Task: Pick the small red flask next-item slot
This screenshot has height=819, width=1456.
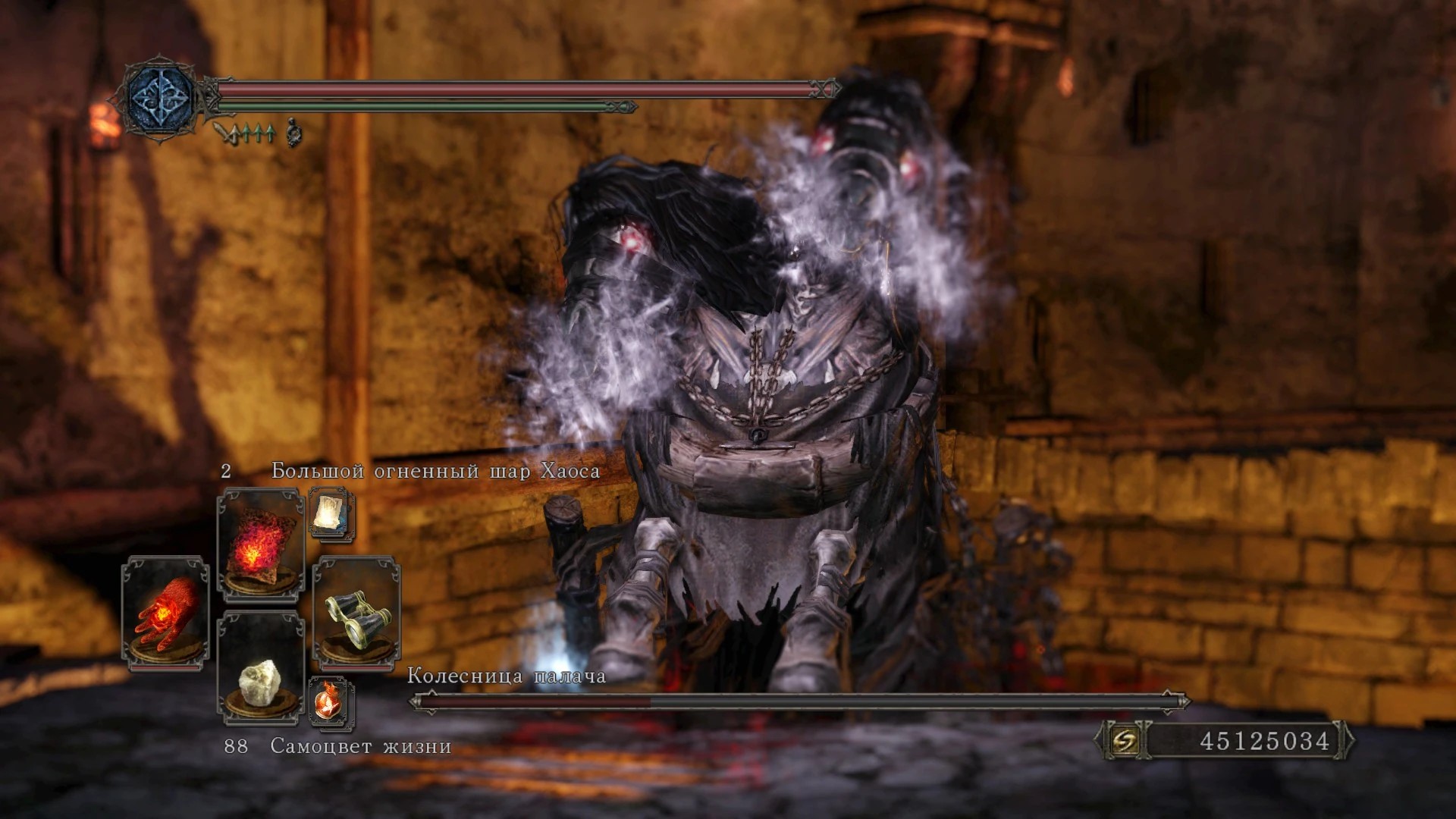Action: tap(331, 701)
